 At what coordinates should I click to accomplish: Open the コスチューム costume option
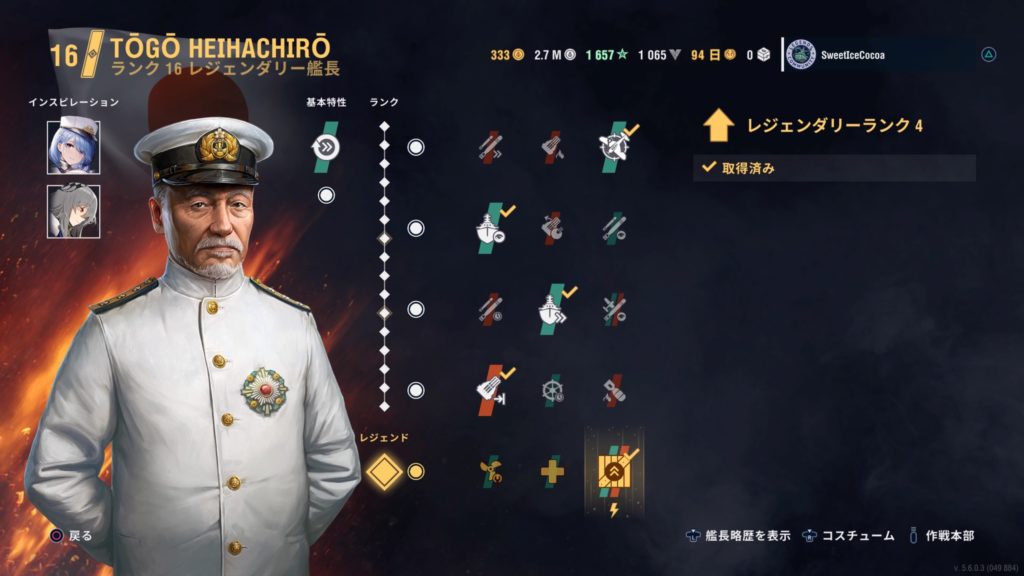coord(849,535)
